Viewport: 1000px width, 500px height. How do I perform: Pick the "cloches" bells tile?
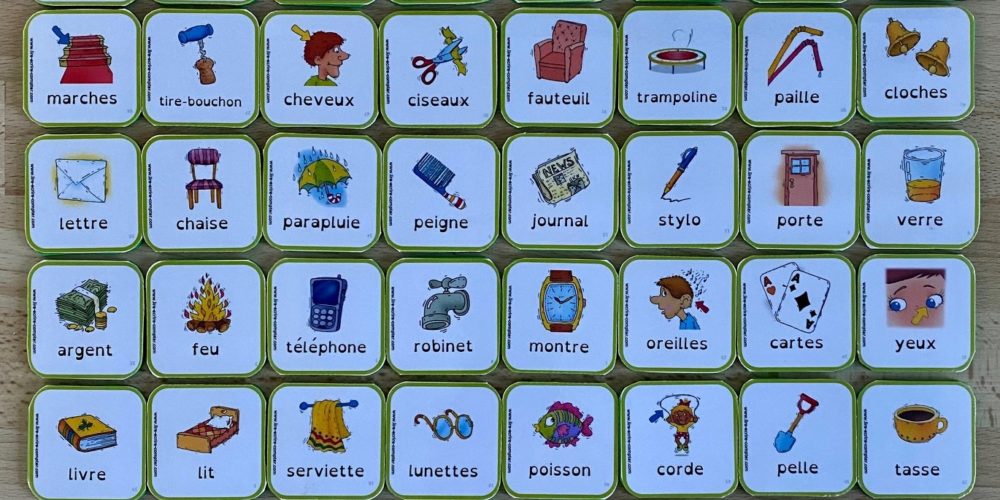915,63
